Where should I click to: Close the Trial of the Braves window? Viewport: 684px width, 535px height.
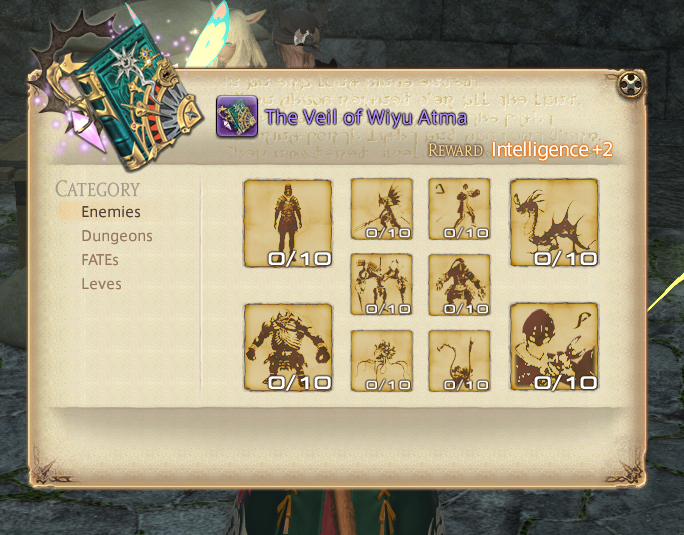pos(630,85)
